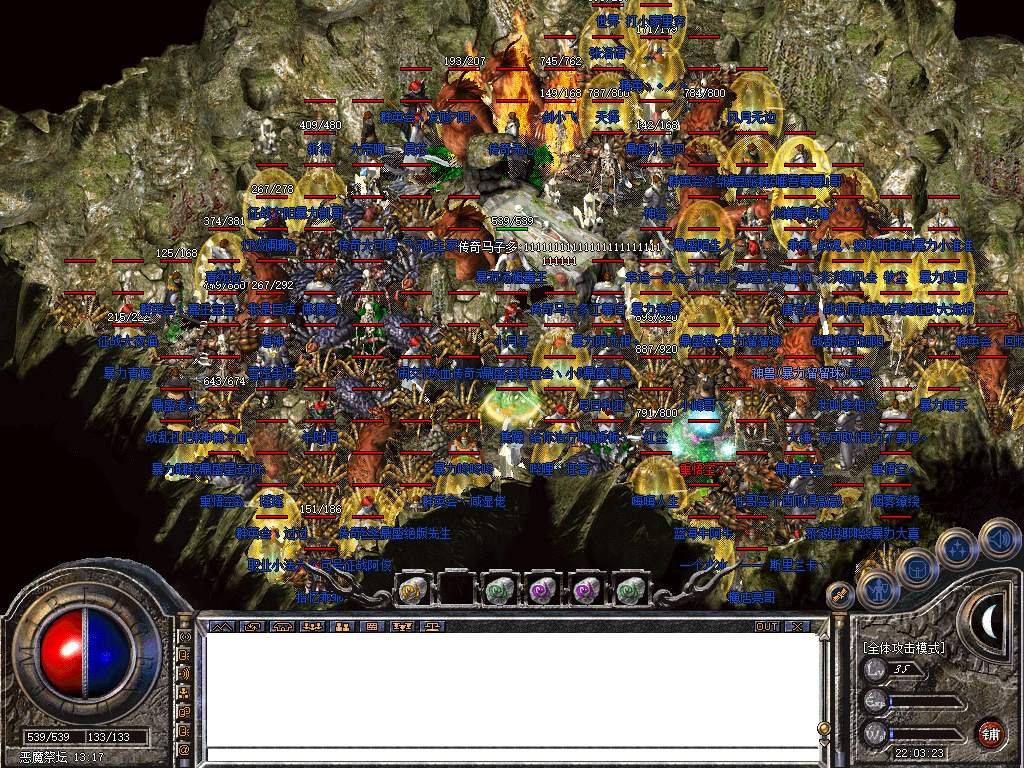1024x768 pixels.
Task: Click the red 铺 shop button
Action: 990,732
